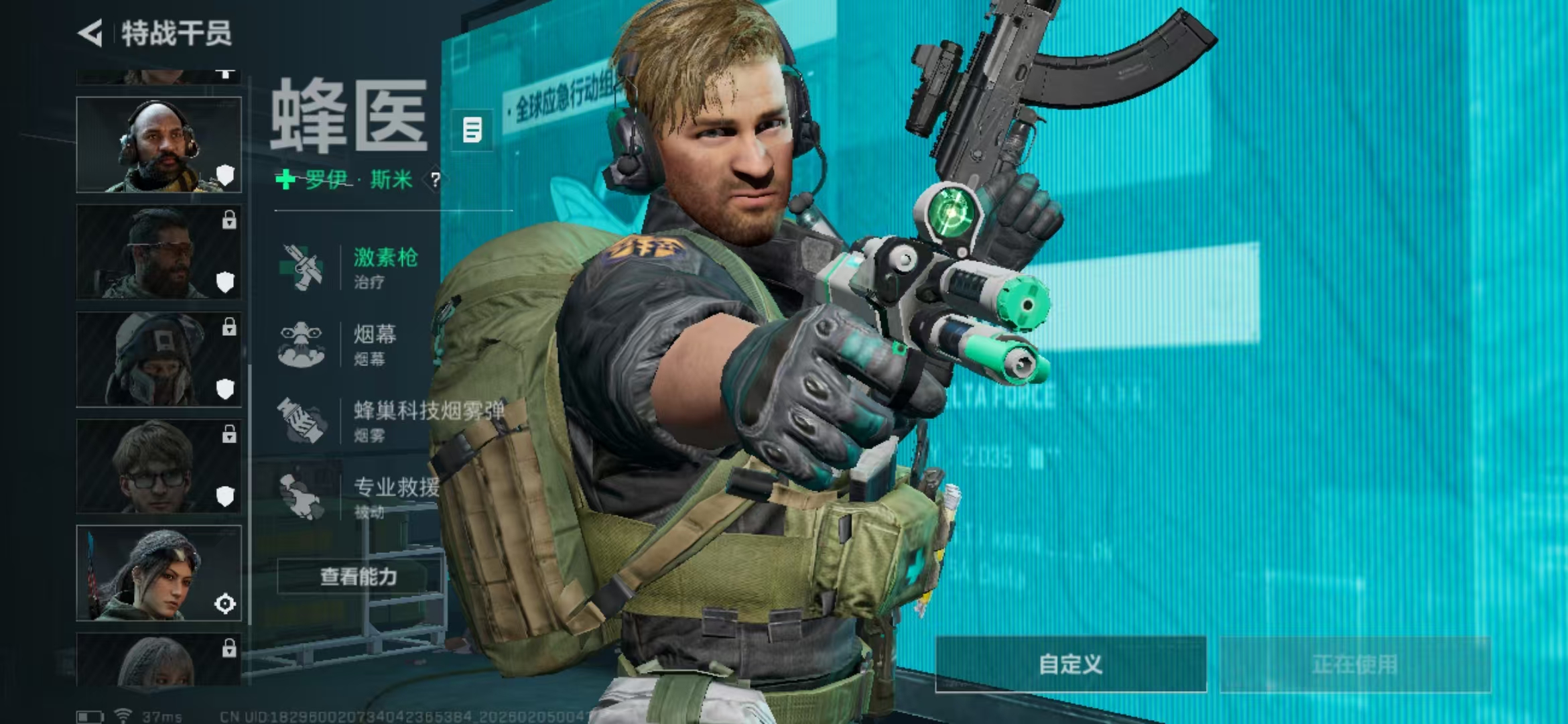1568x724 pixels.
Task: Pick the locked operator with black glasses
Action: [159, 467]
